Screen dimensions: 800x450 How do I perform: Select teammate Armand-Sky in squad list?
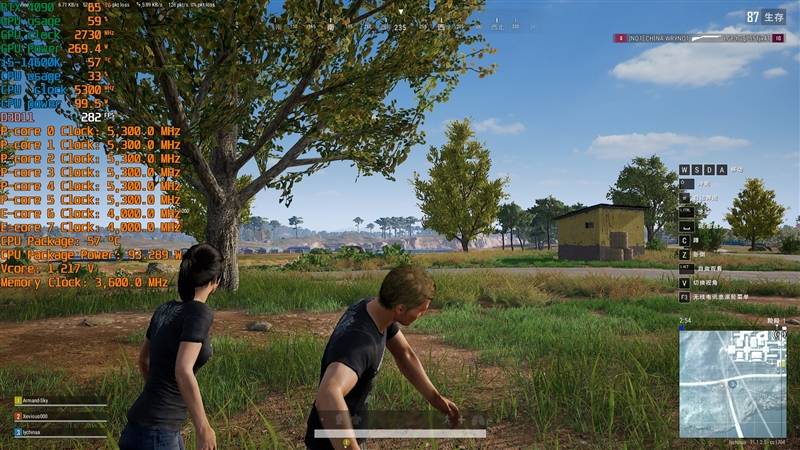click(x=42, y=400)
